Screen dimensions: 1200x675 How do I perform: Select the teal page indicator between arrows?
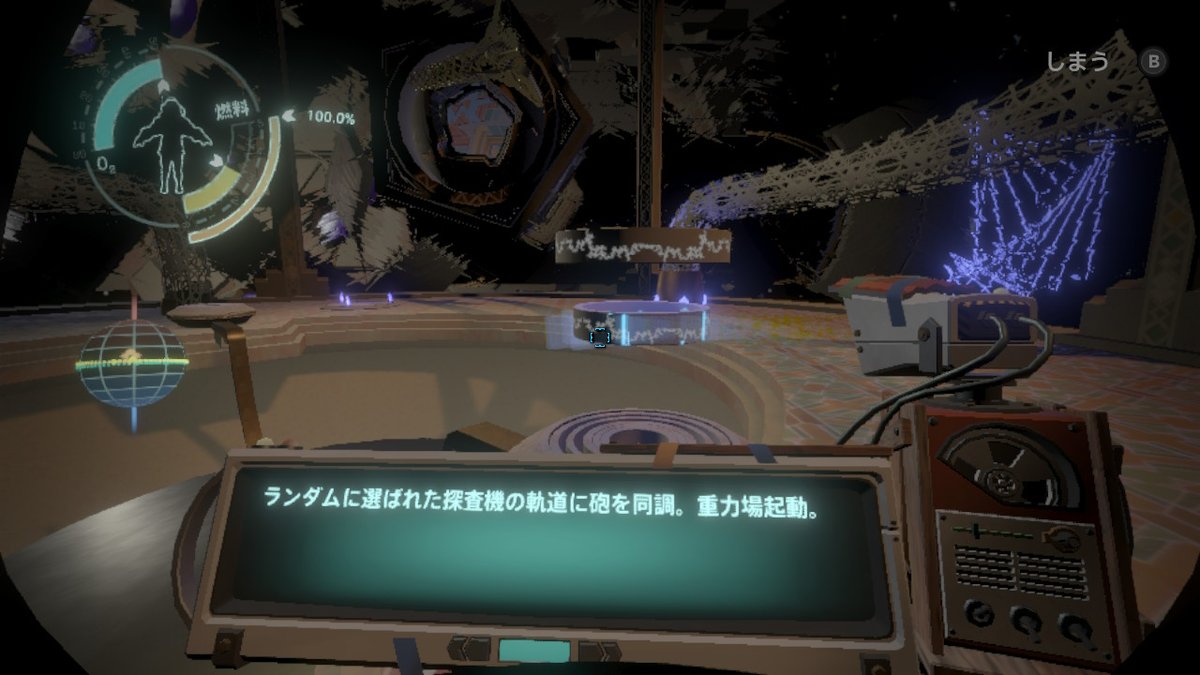533,649
